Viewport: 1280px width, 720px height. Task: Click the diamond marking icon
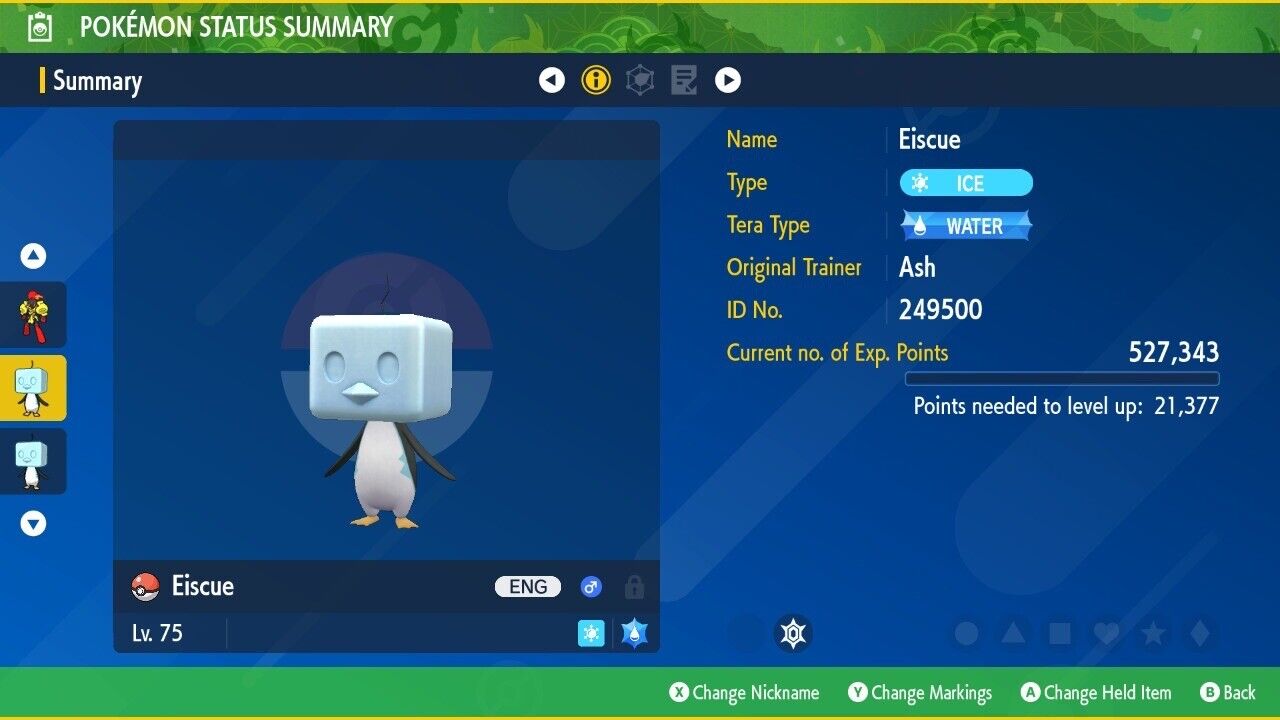coord(1200,633)
